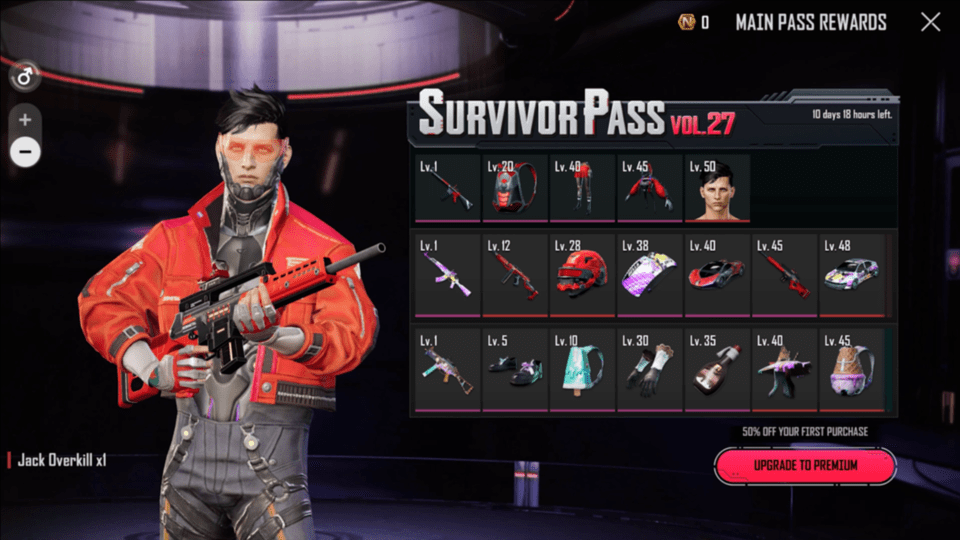
Task: Select the Lv. 40 red sports car reward
Action: click(x=717, y=275)
